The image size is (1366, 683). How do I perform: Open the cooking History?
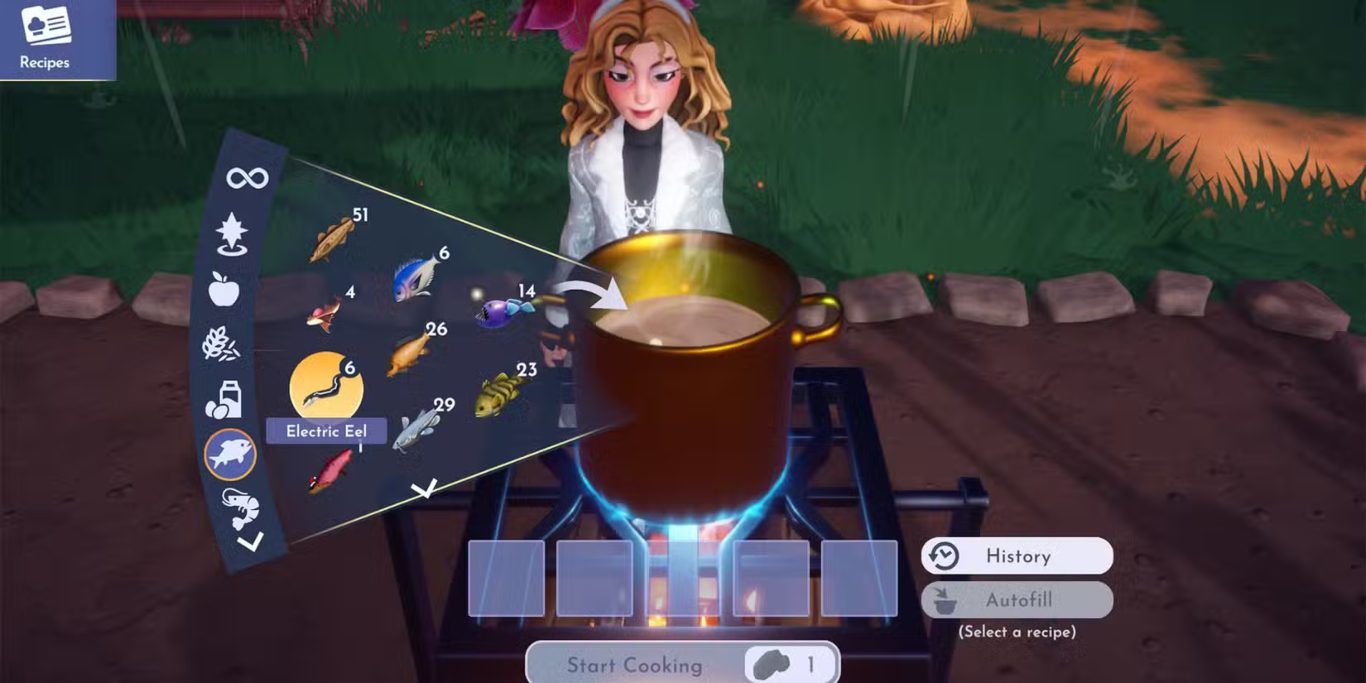tap(1016, 556)
